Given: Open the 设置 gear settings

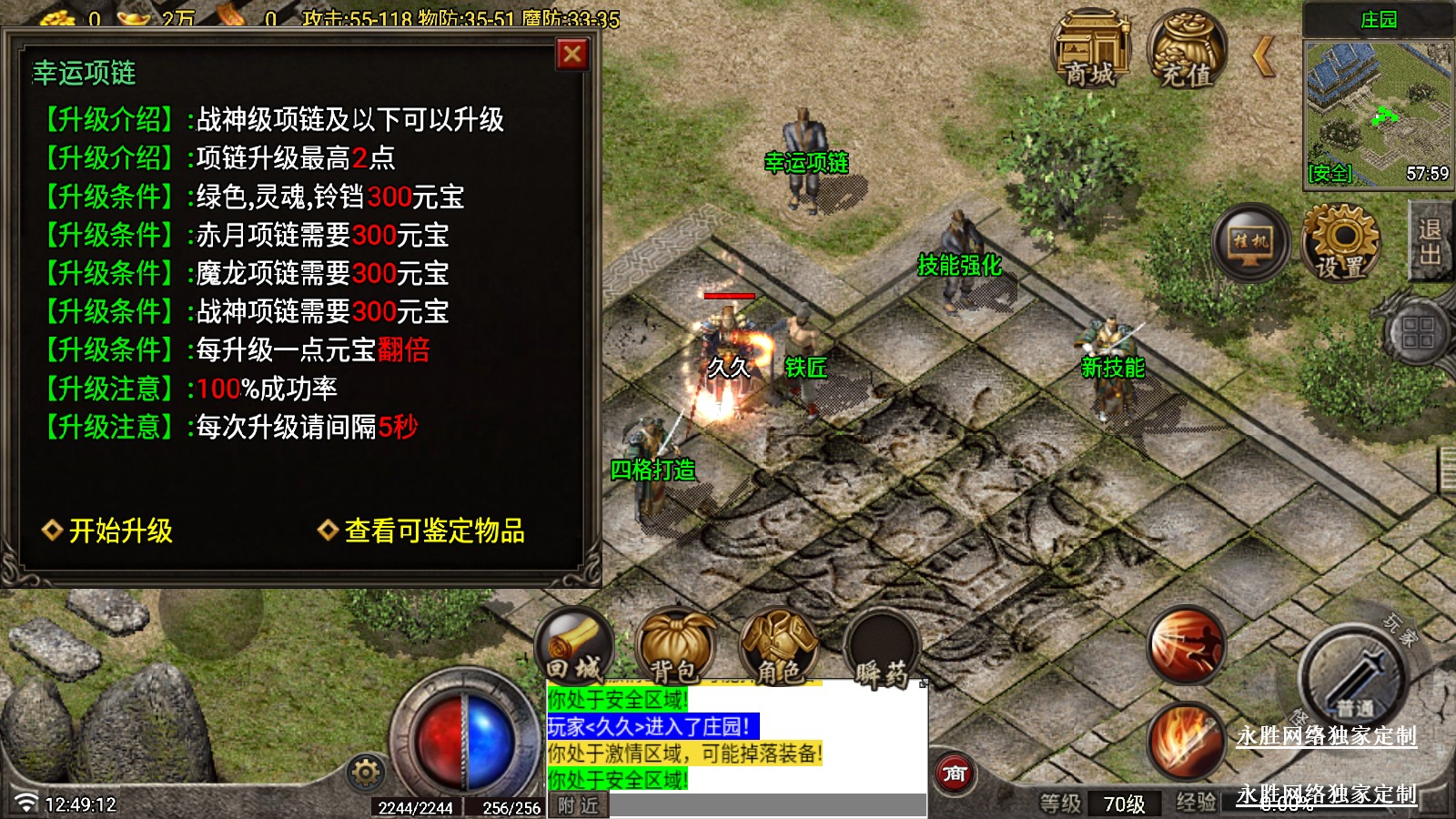Looking at the screenshot, I should (1340, 242).
